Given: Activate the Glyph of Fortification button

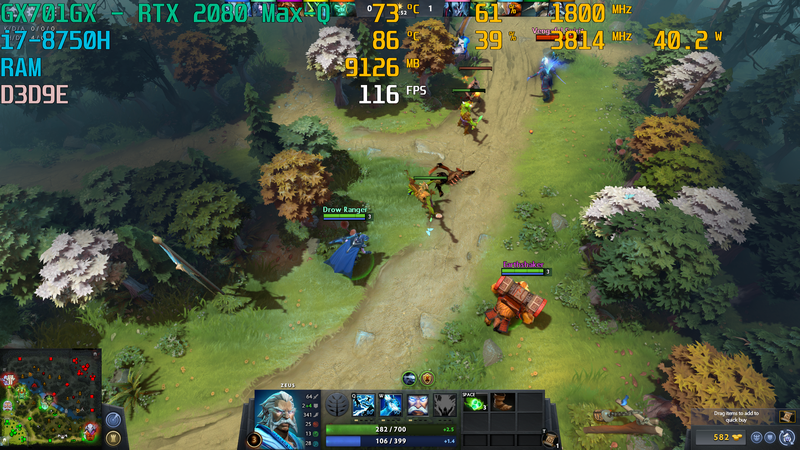Looking at the screenshot, I should coord(113,439).
